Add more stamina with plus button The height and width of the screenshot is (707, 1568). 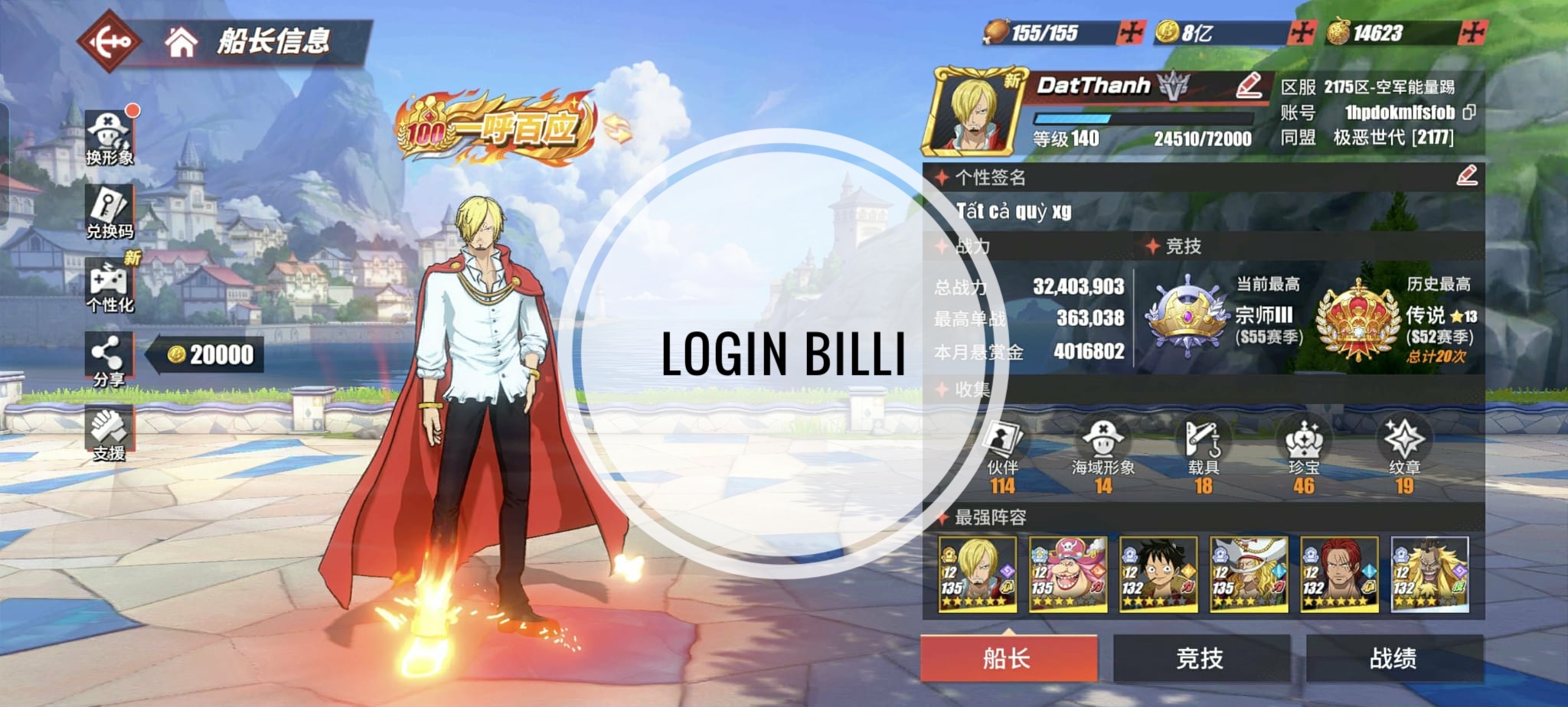click(x=1130, y=33)
